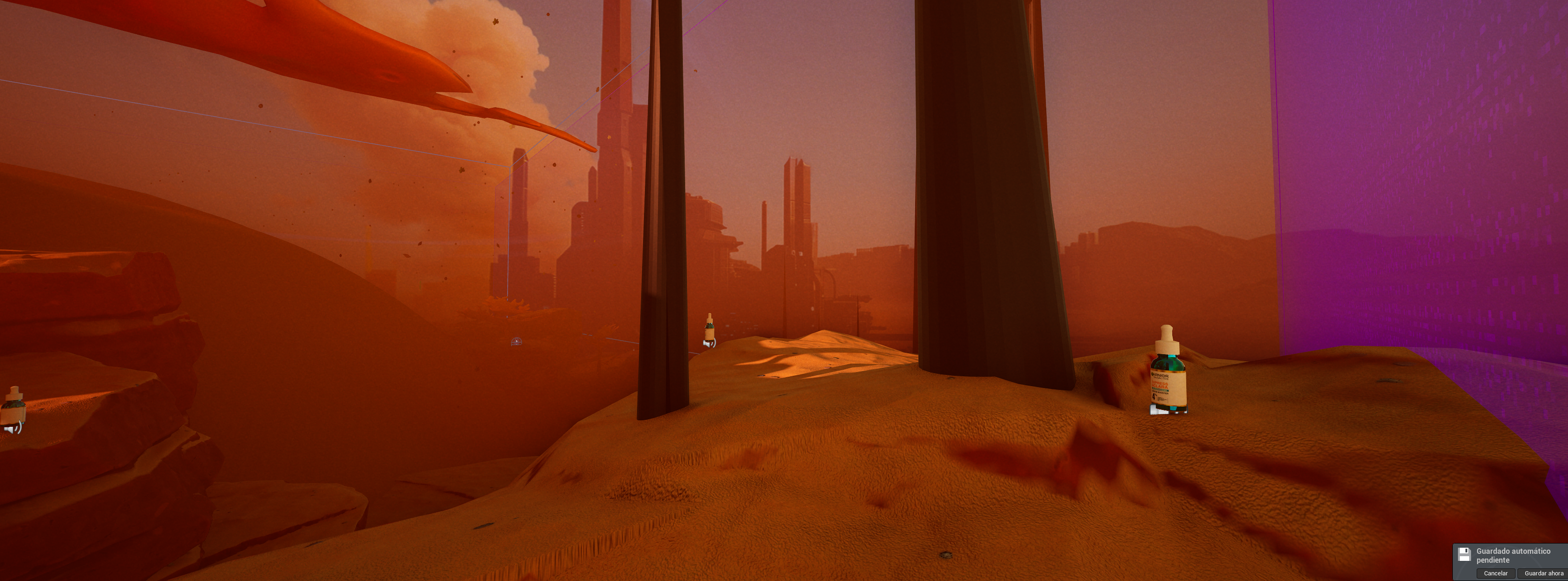Click Cancelar on the autosave notification
Screen dimensions: 1568x581
[1495, 573]
